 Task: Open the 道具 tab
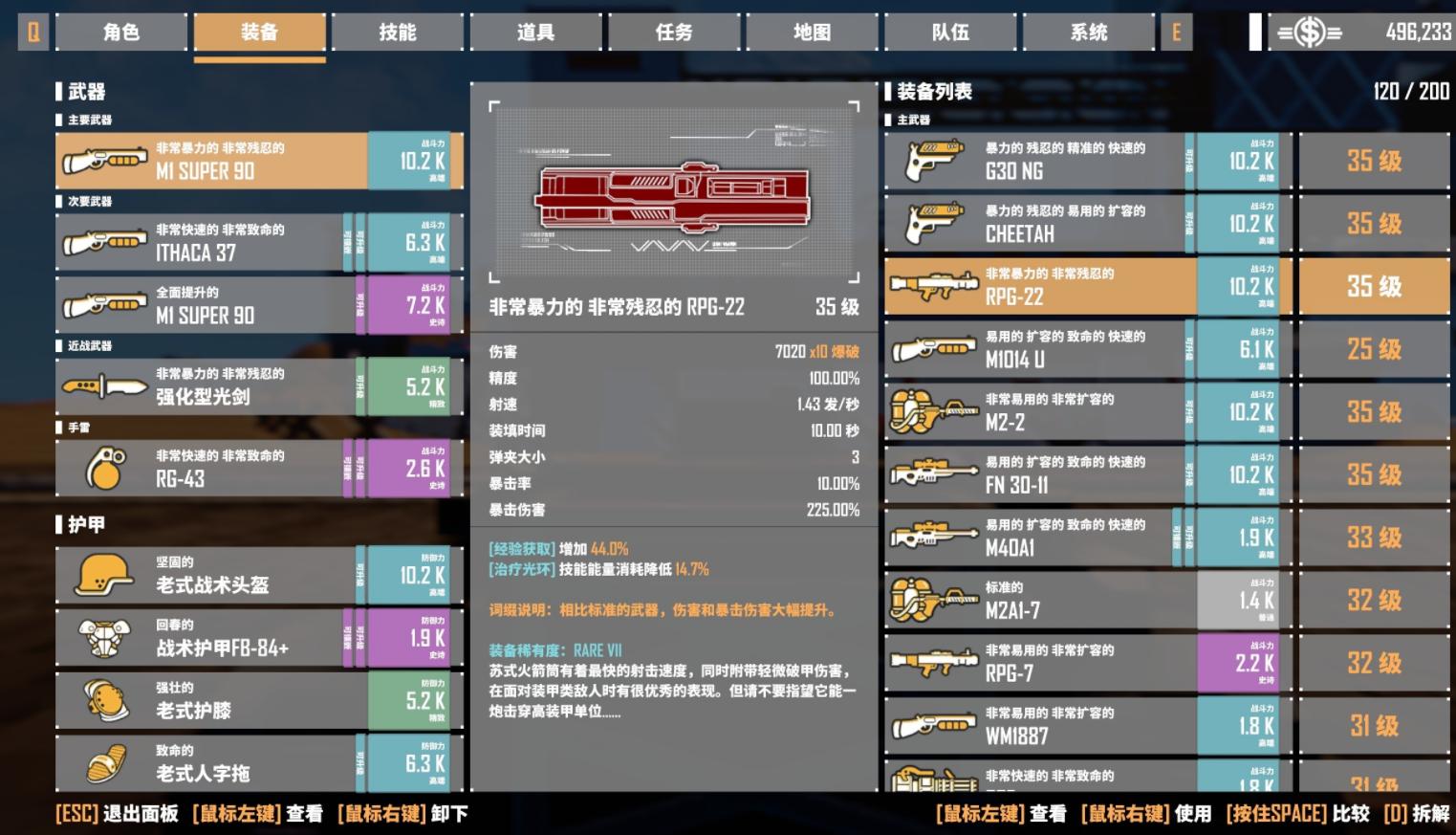pyautogui.click(x=535, y=32)
